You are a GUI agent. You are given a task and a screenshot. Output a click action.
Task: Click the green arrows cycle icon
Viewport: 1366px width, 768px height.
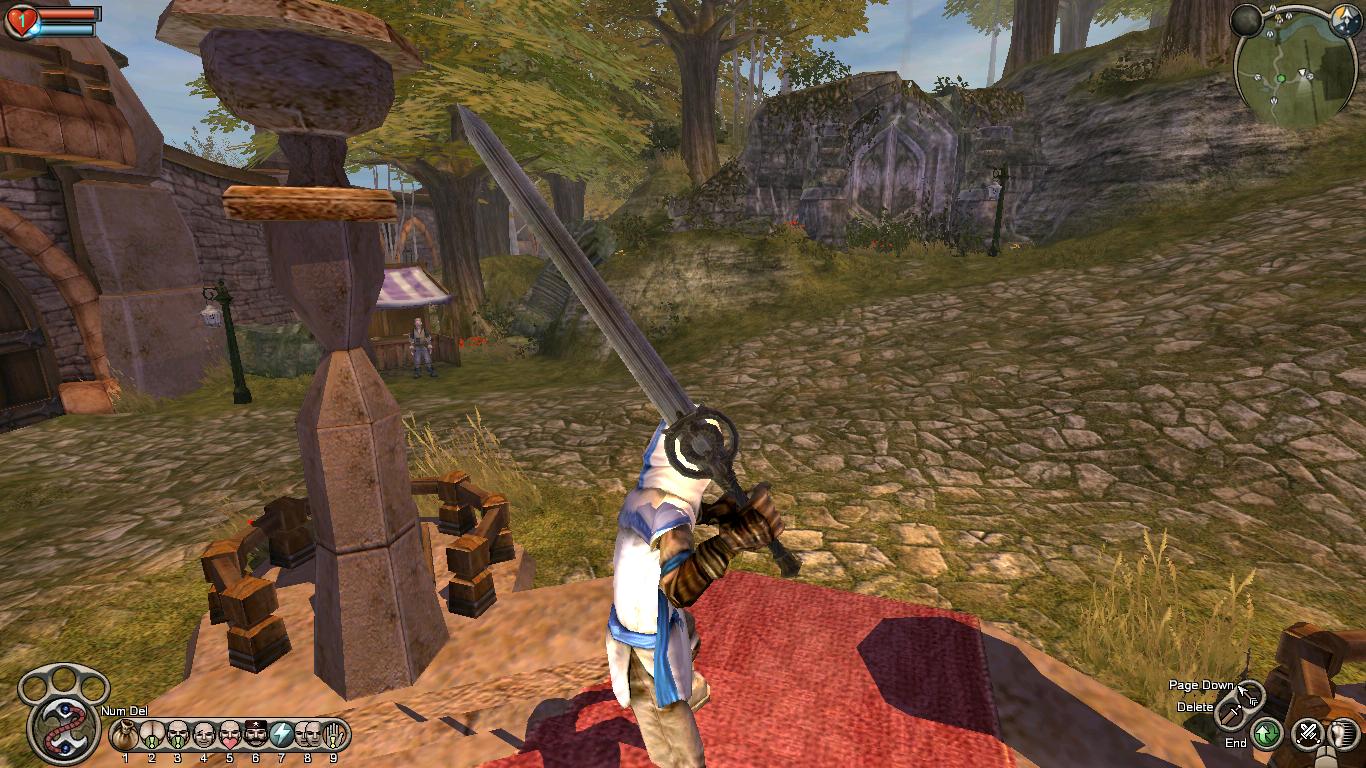(x=1268, y=735)
